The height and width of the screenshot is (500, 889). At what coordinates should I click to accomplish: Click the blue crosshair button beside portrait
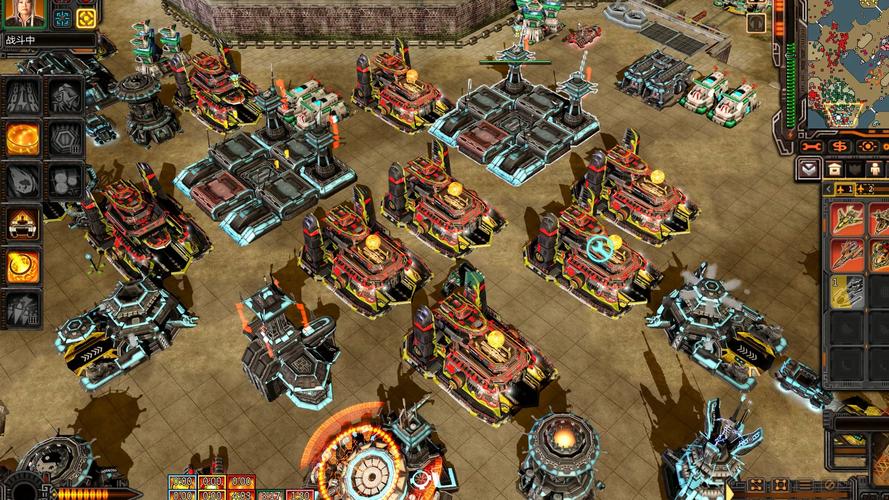pos(62,18)
